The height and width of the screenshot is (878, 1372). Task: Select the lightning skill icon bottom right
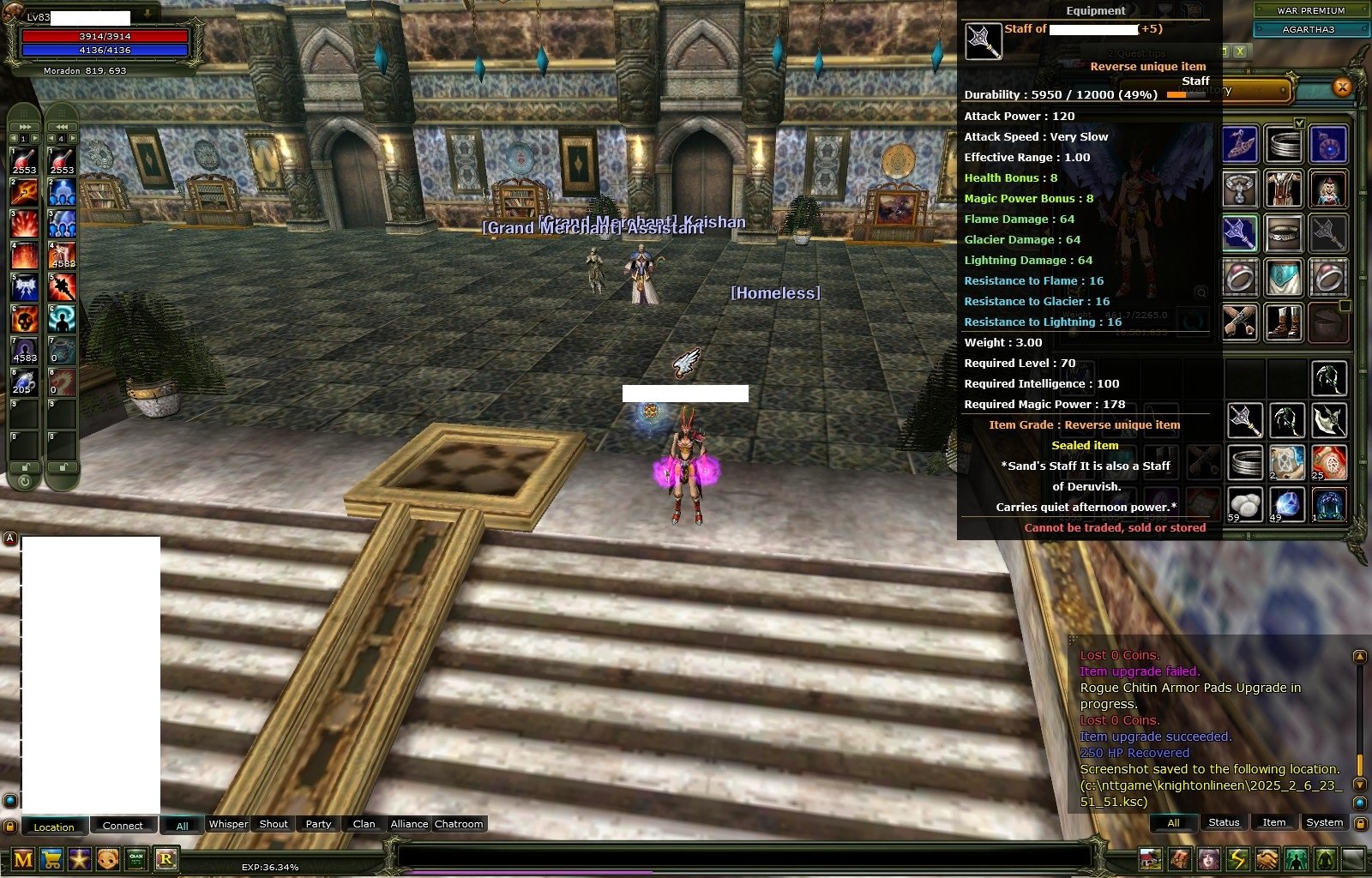1237,859
